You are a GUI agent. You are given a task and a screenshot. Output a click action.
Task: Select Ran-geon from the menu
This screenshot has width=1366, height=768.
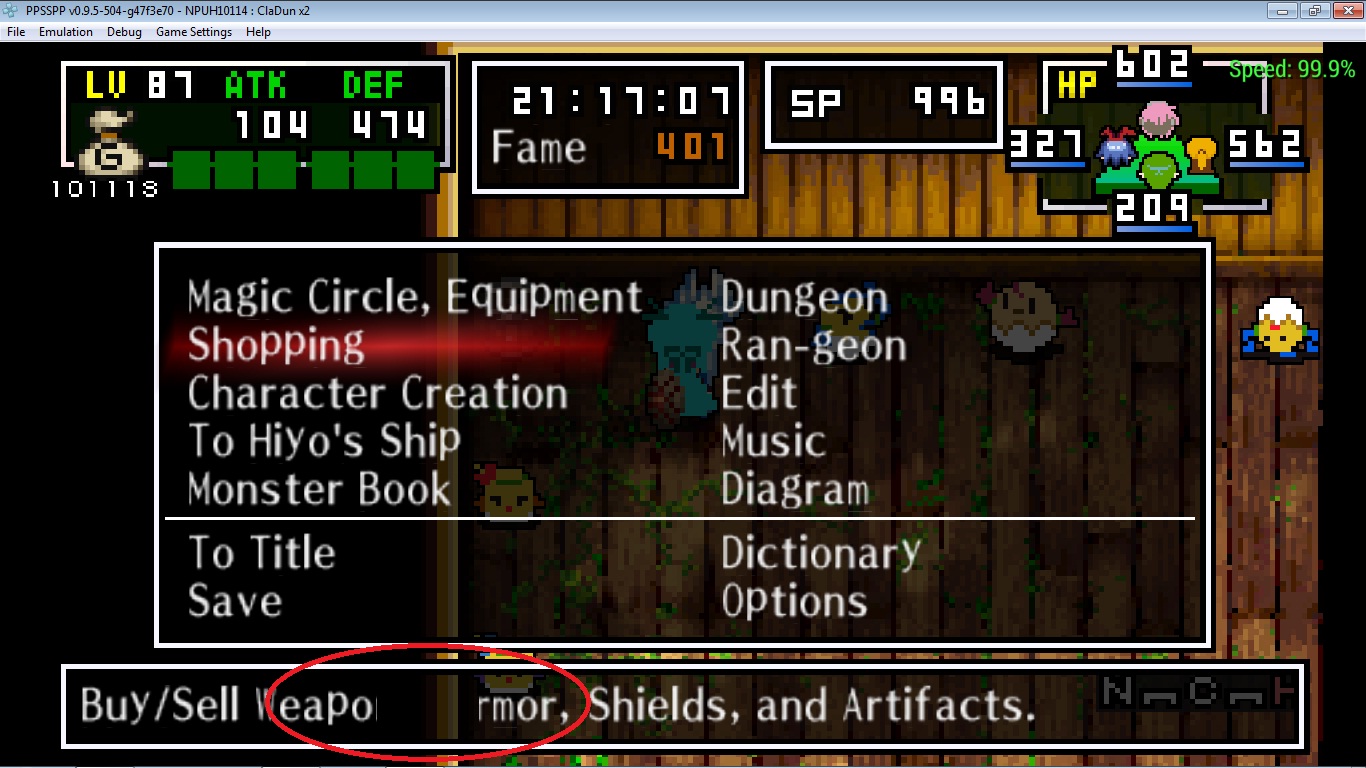click(813, 346)
